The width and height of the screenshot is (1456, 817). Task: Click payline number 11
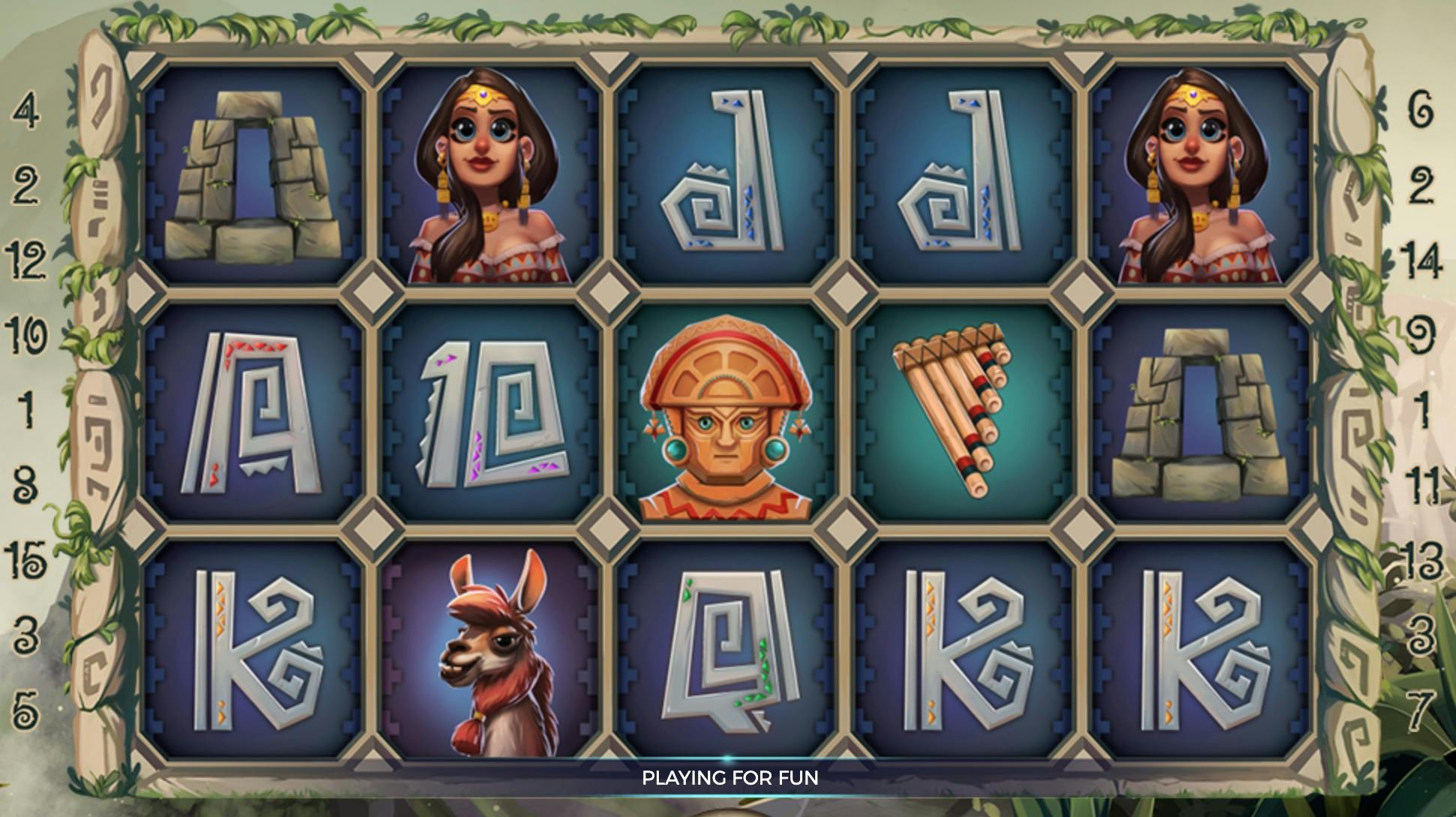(x=1418, y=484)
